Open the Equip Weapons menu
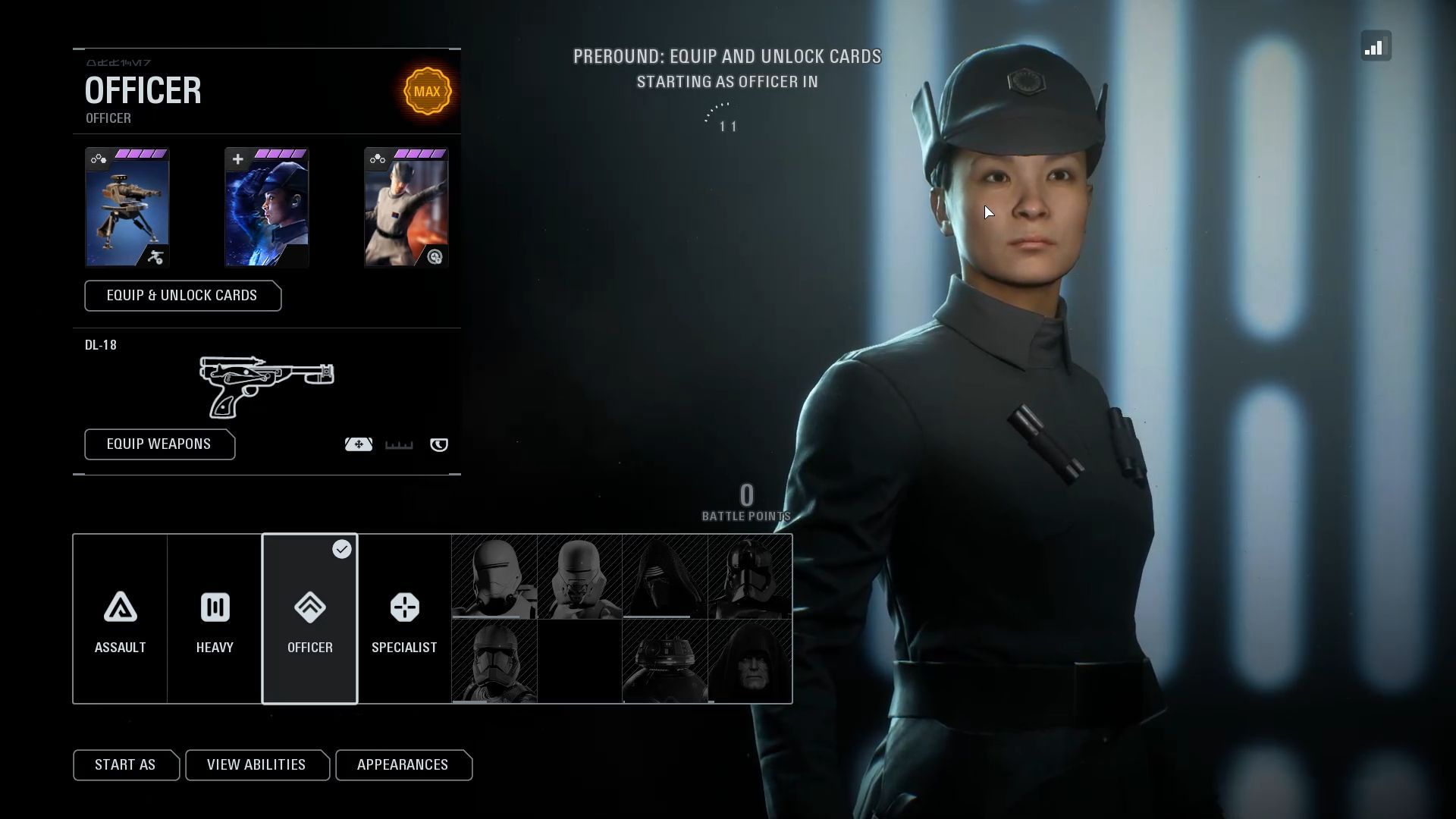The width and height of the screenshot is (1456, 819). click(x=159, y=444)
